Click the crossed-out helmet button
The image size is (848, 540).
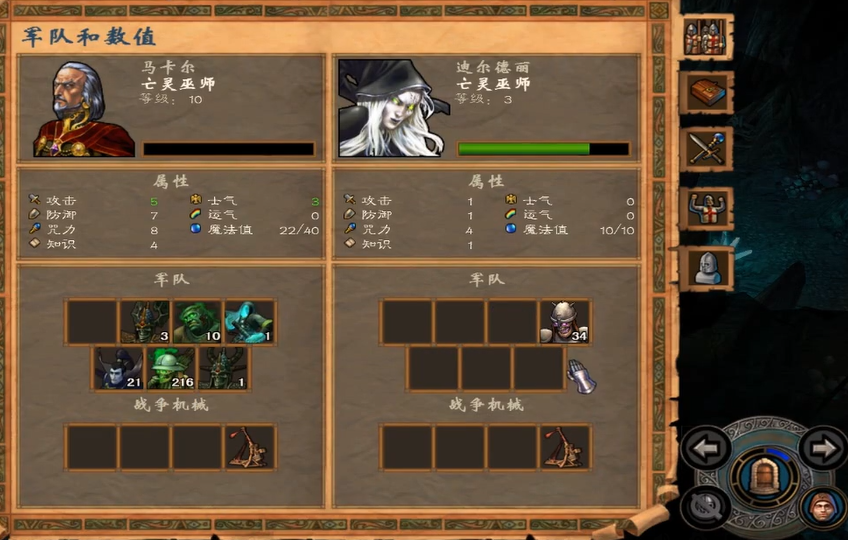click(706, 506)
